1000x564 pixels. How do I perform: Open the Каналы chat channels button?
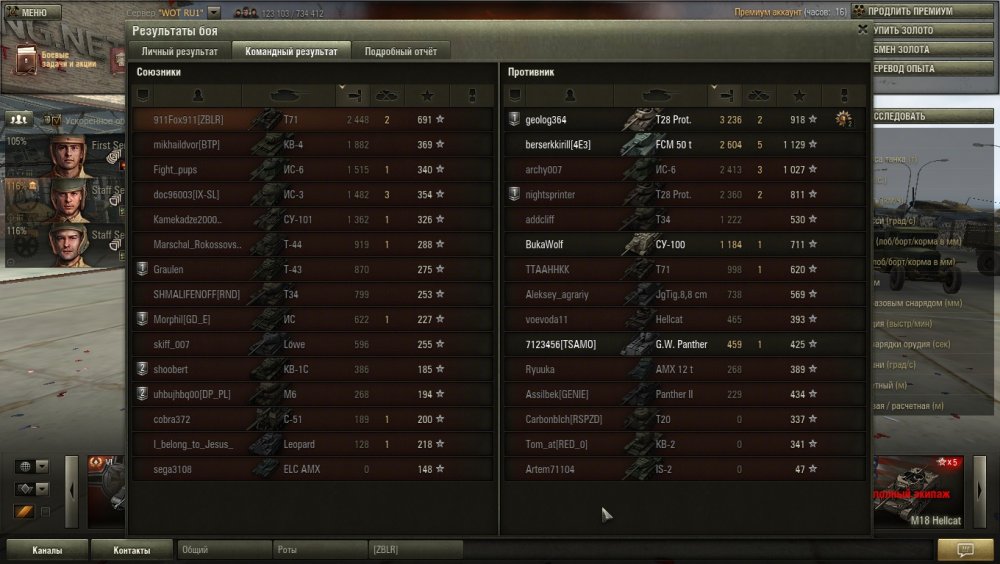(x=47, y=550)
